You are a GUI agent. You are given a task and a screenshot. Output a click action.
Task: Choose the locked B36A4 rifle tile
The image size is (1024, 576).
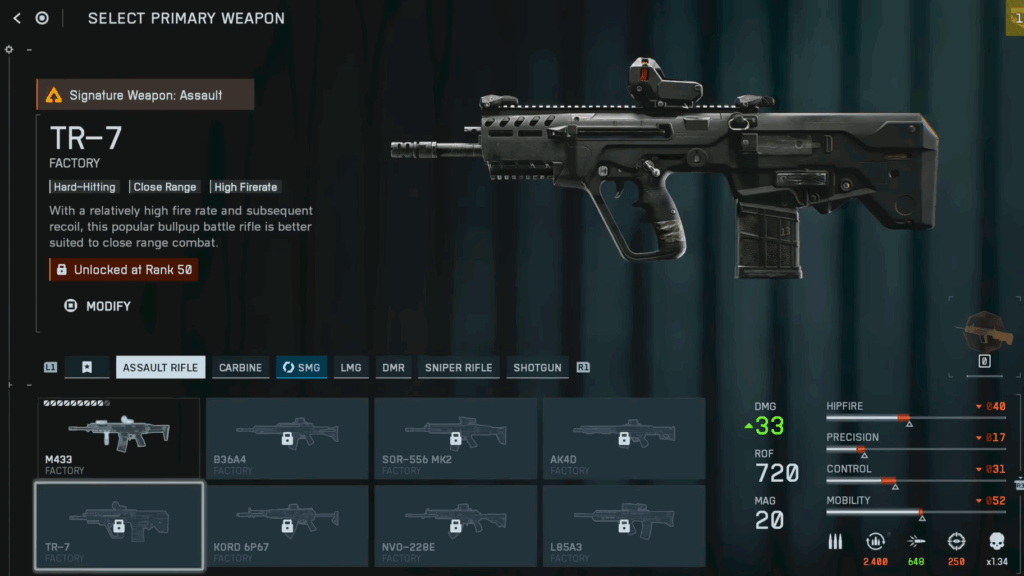click(x=287, y=437)
